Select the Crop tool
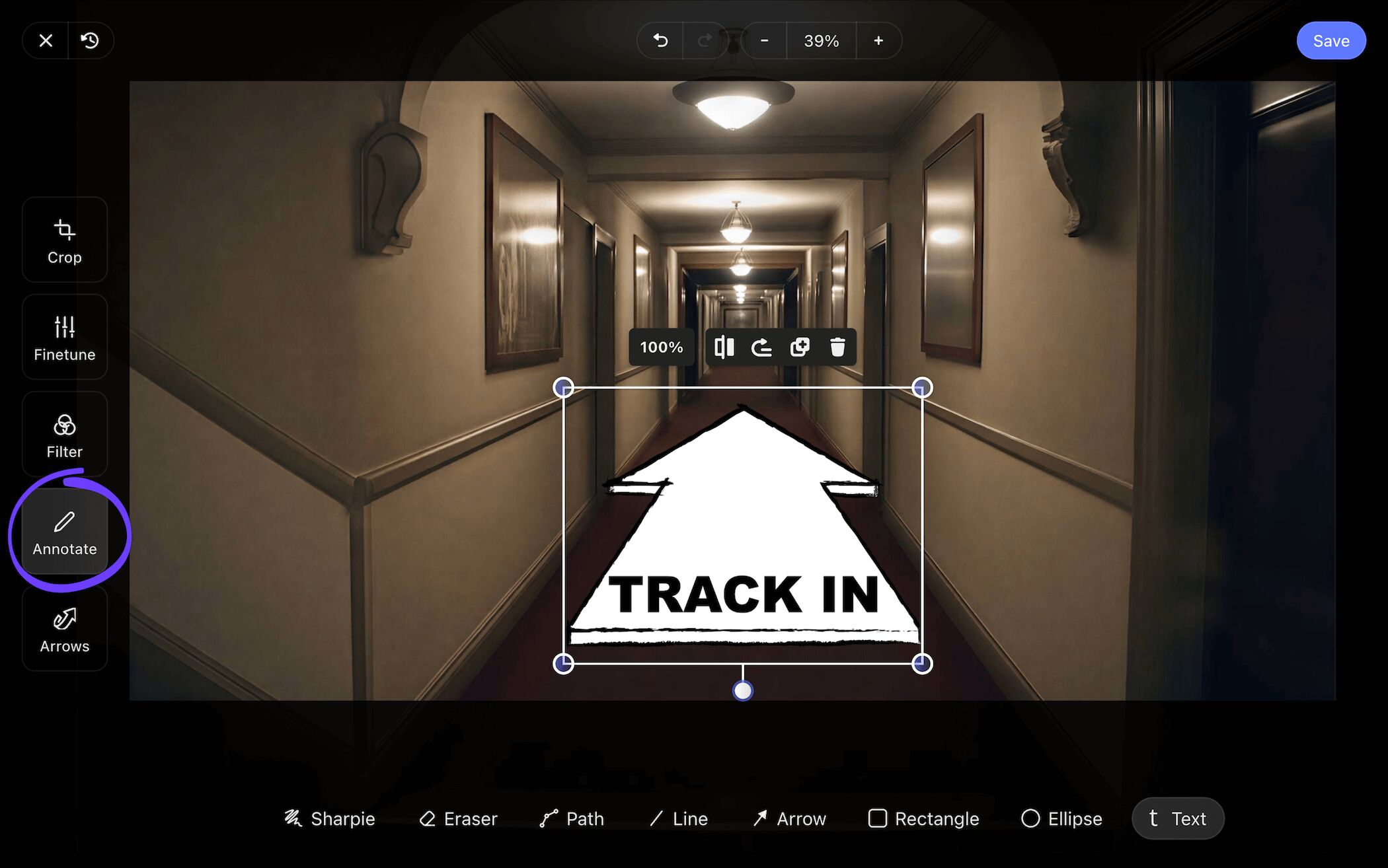This screenshot has width=1388, height=868. pos(64,241)
